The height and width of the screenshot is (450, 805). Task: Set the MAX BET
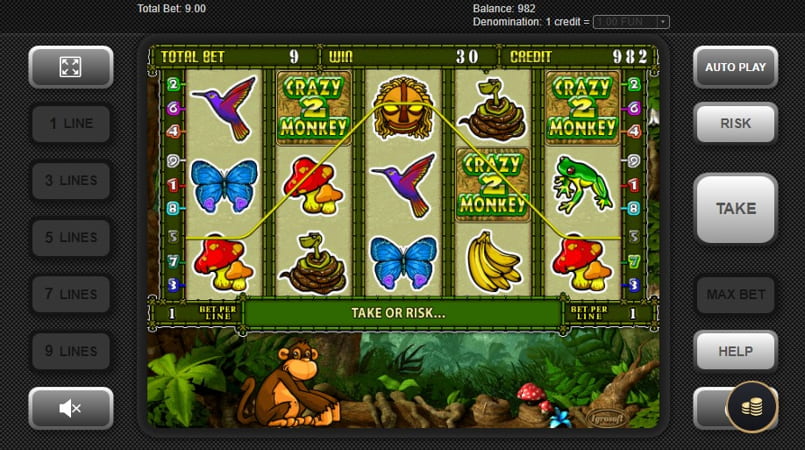click(735, 295)
